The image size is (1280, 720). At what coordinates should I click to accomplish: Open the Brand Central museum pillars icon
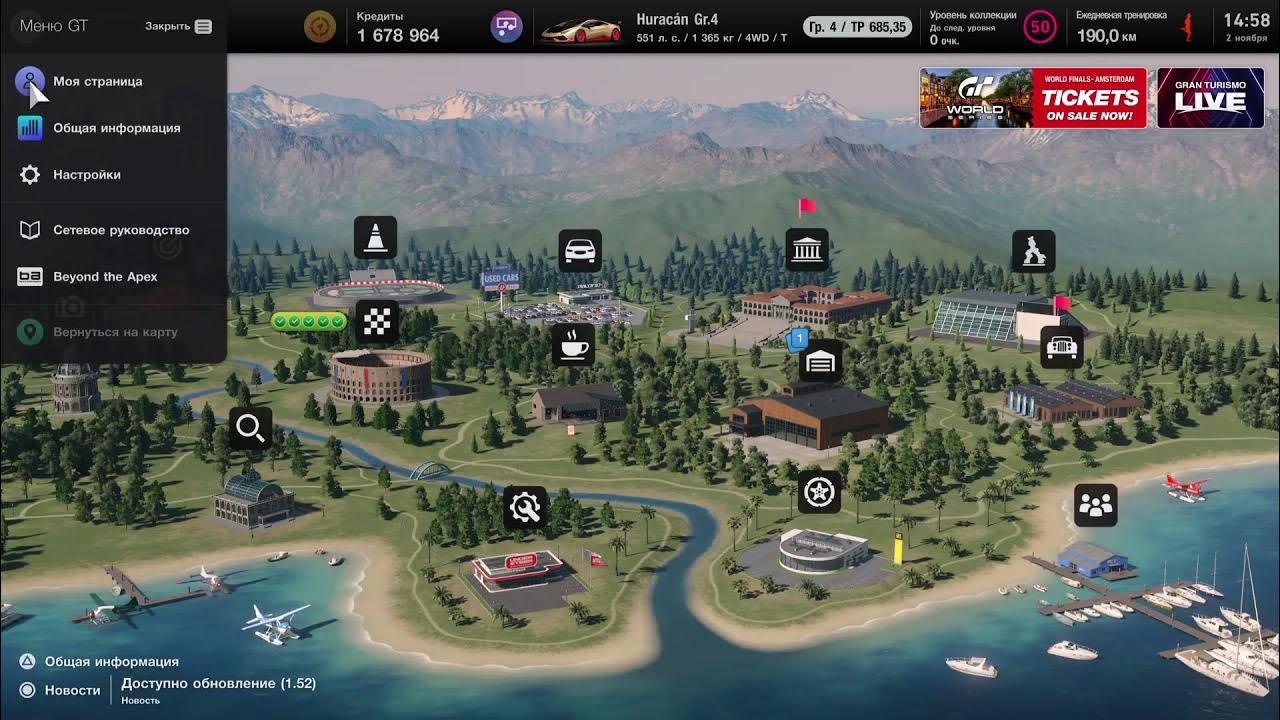(807, 250)
